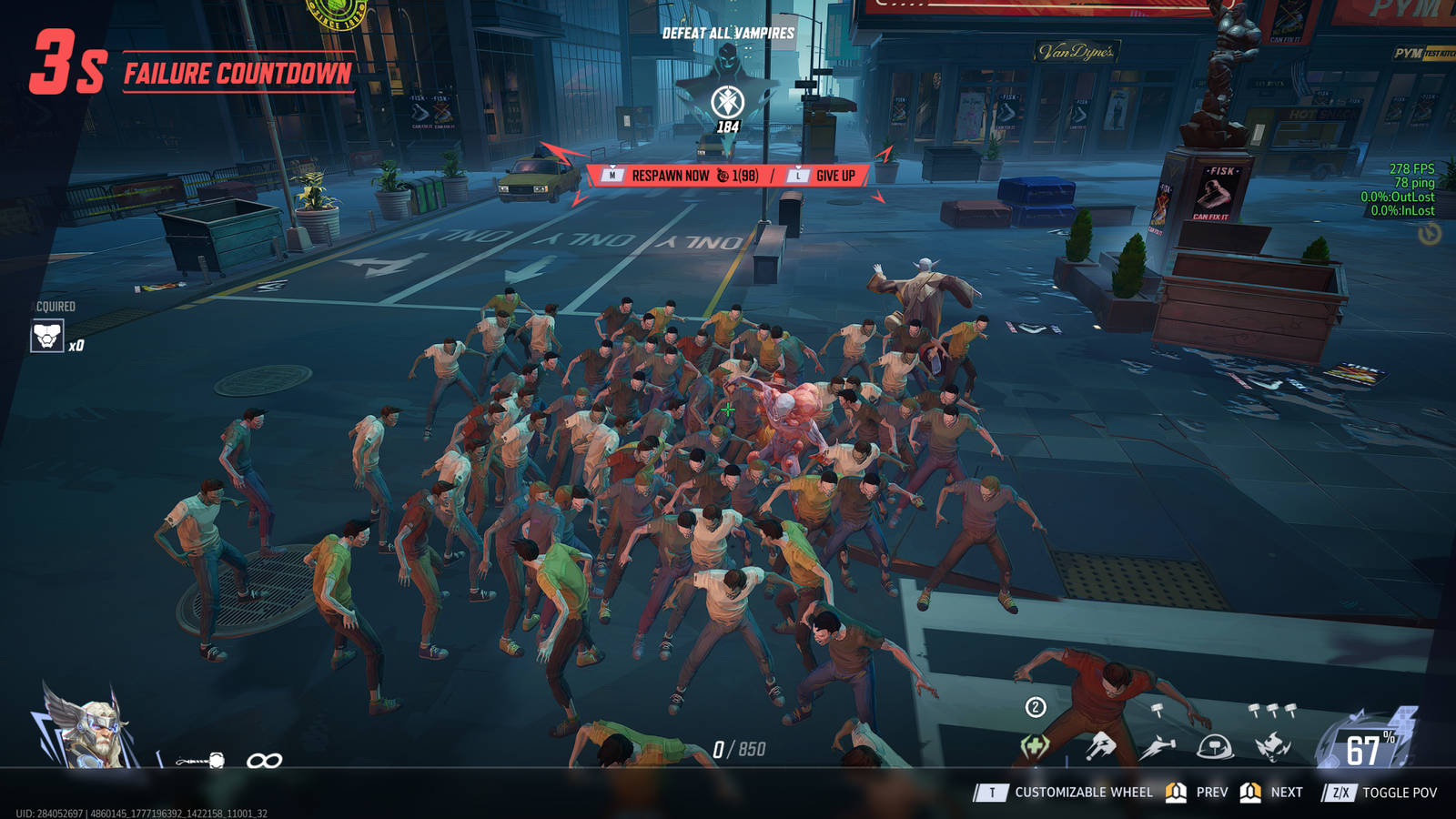Activate the hammer dome ability icon

[1214, 747]
